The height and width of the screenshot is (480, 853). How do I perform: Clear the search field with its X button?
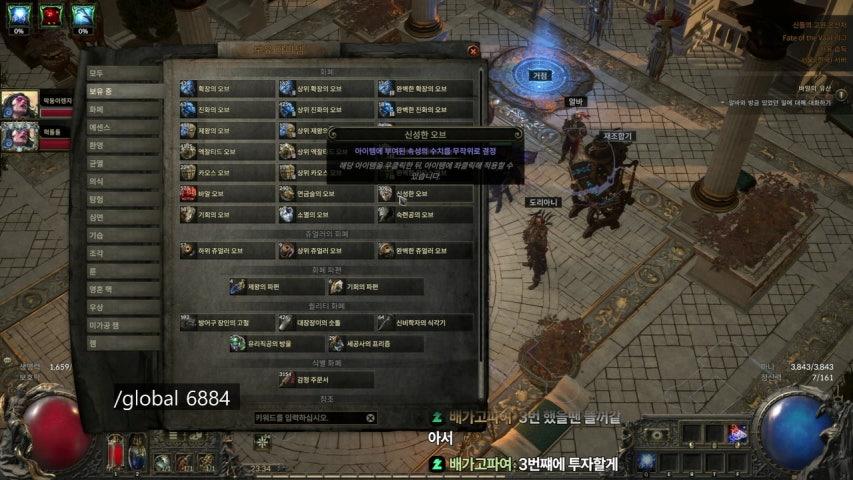pos(370,418)
